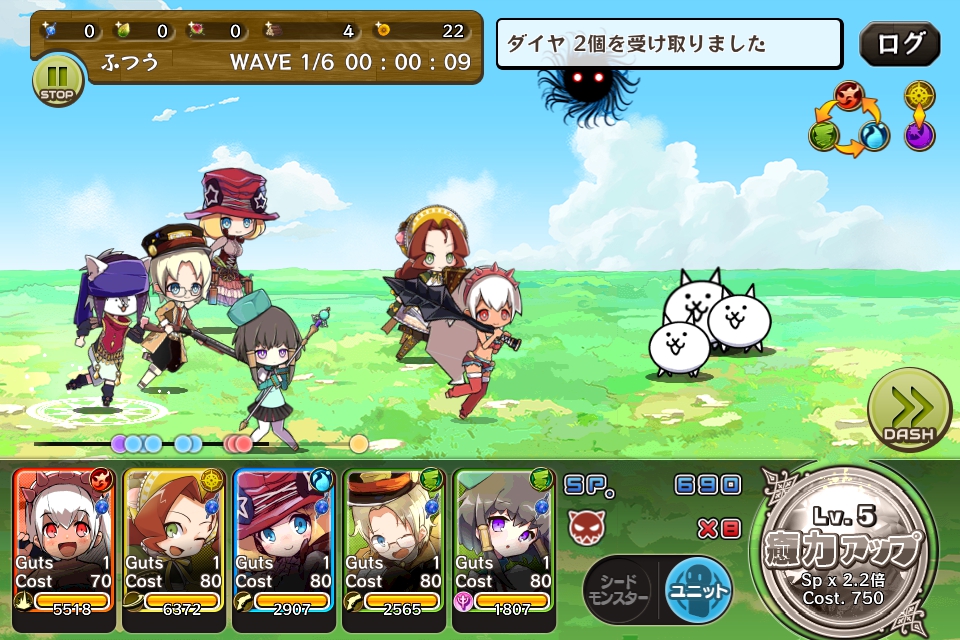
Task: Upgrade with the Lv. 5 魔力アップ button
Action: click(x=848, y=550)
